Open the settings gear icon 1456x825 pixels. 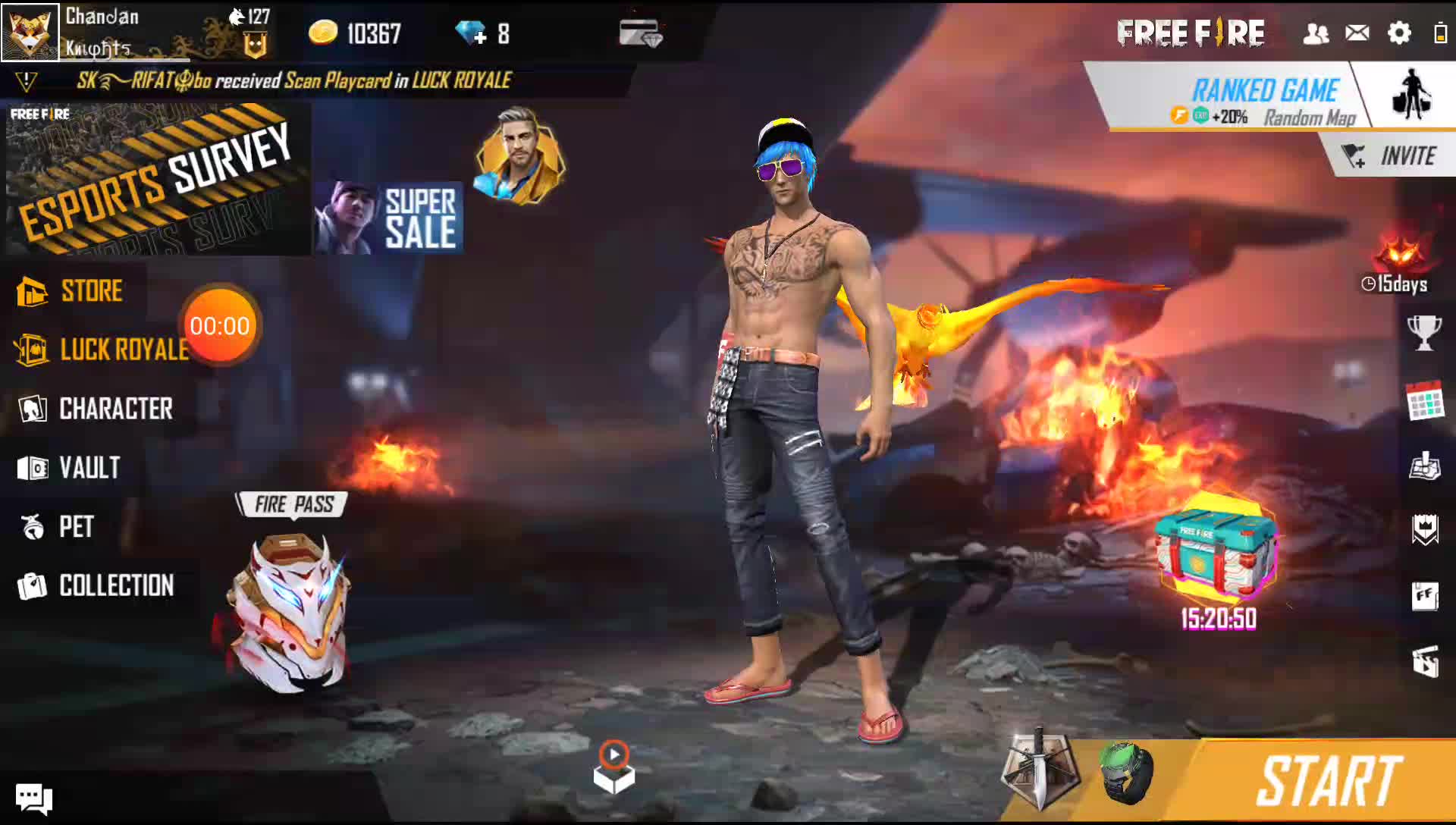pyautogui.click(x=1398, y=33)
